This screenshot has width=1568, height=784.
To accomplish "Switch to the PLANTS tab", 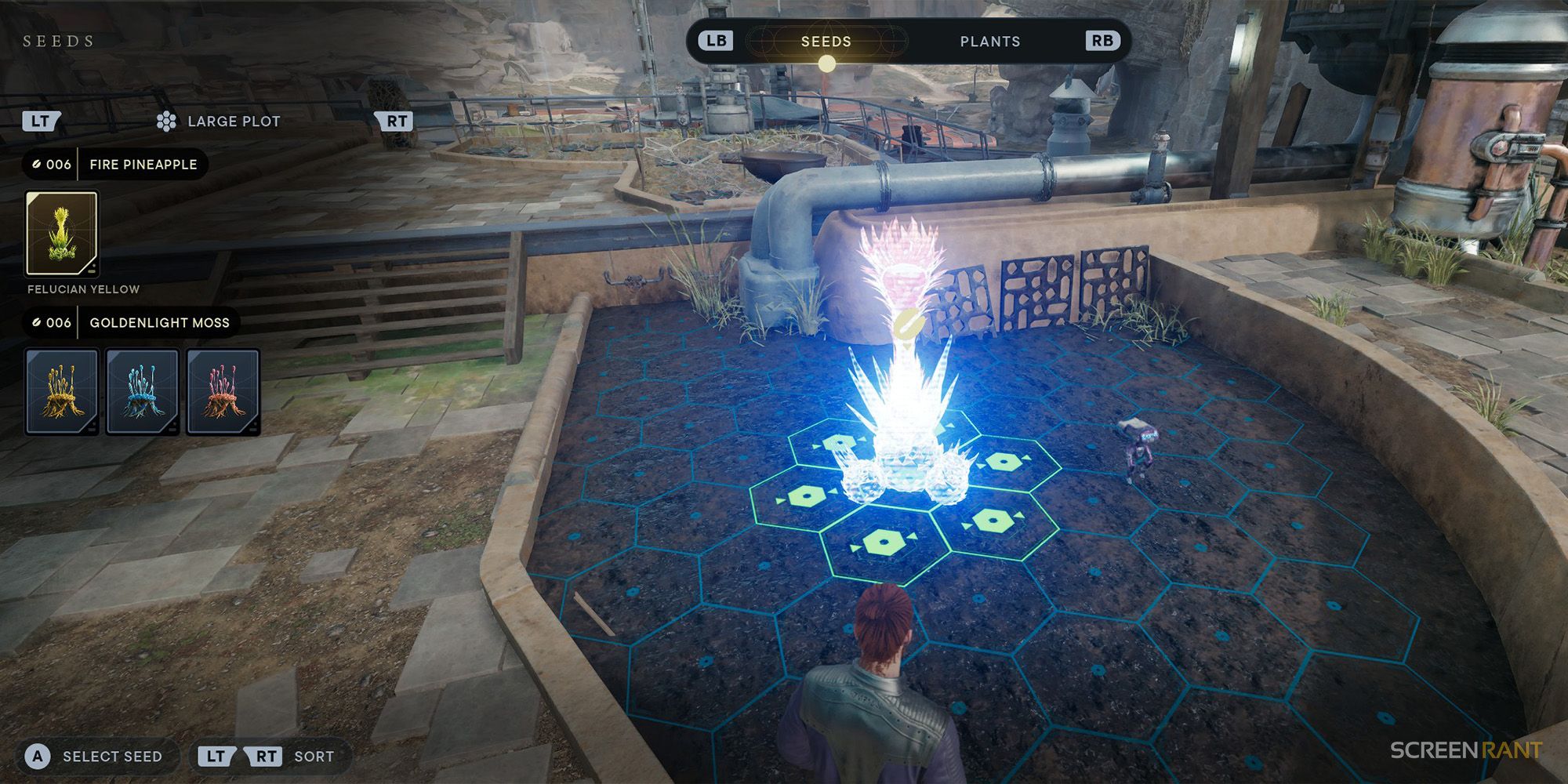I will pos(990,41).
